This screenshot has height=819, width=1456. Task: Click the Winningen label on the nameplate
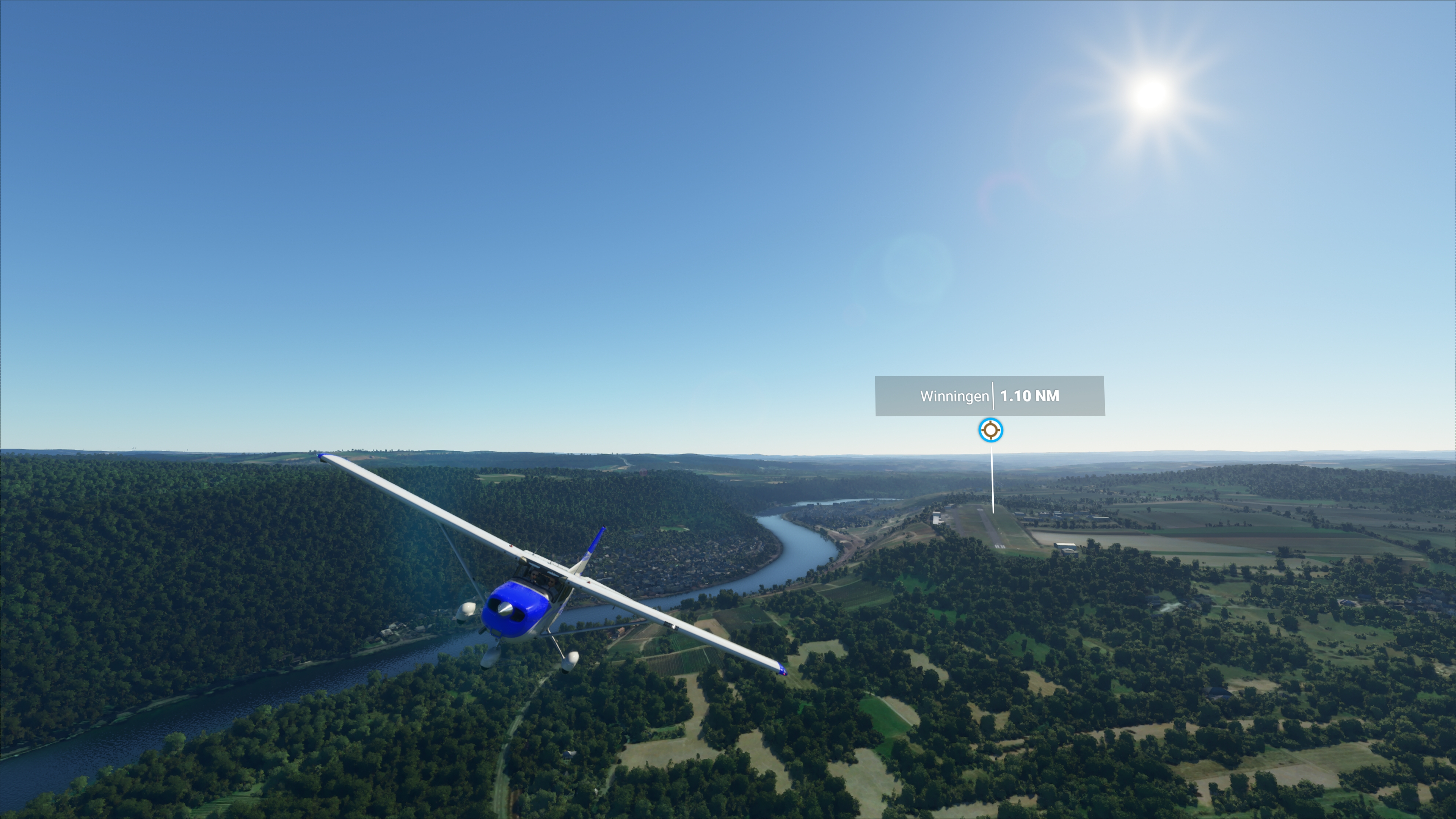955,396
